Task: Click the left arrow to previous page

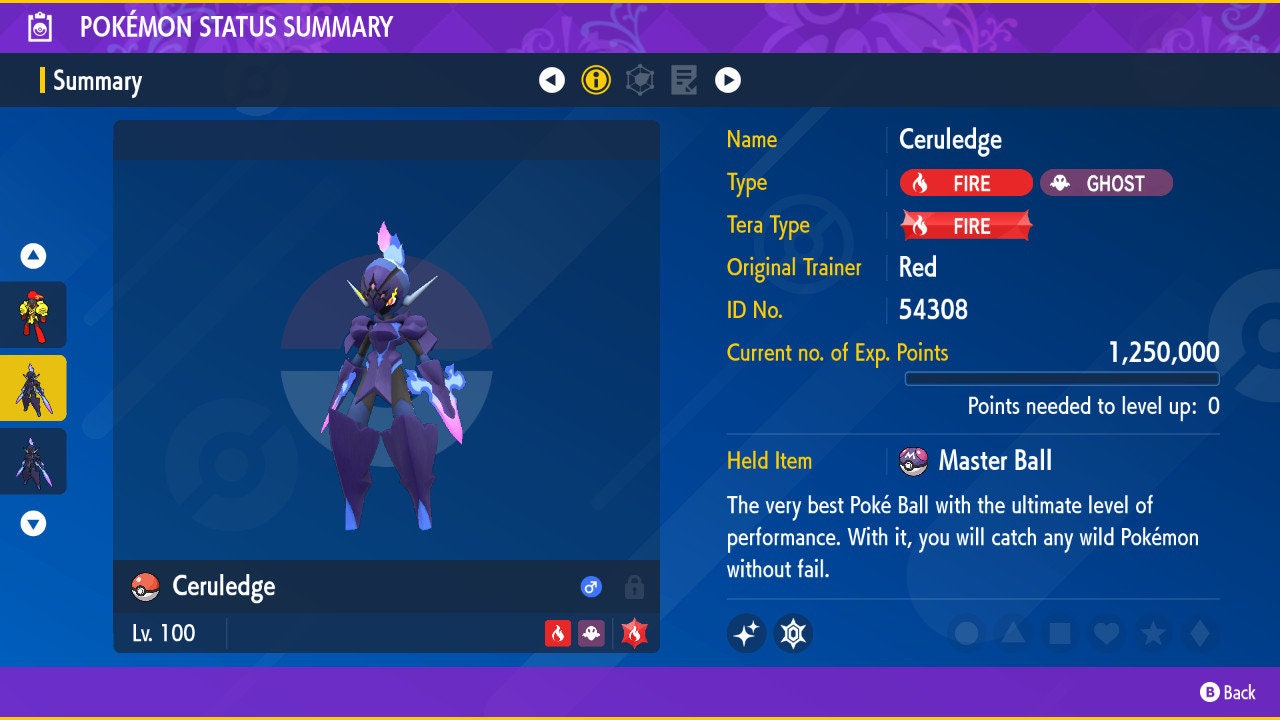Action: point(552,81)
